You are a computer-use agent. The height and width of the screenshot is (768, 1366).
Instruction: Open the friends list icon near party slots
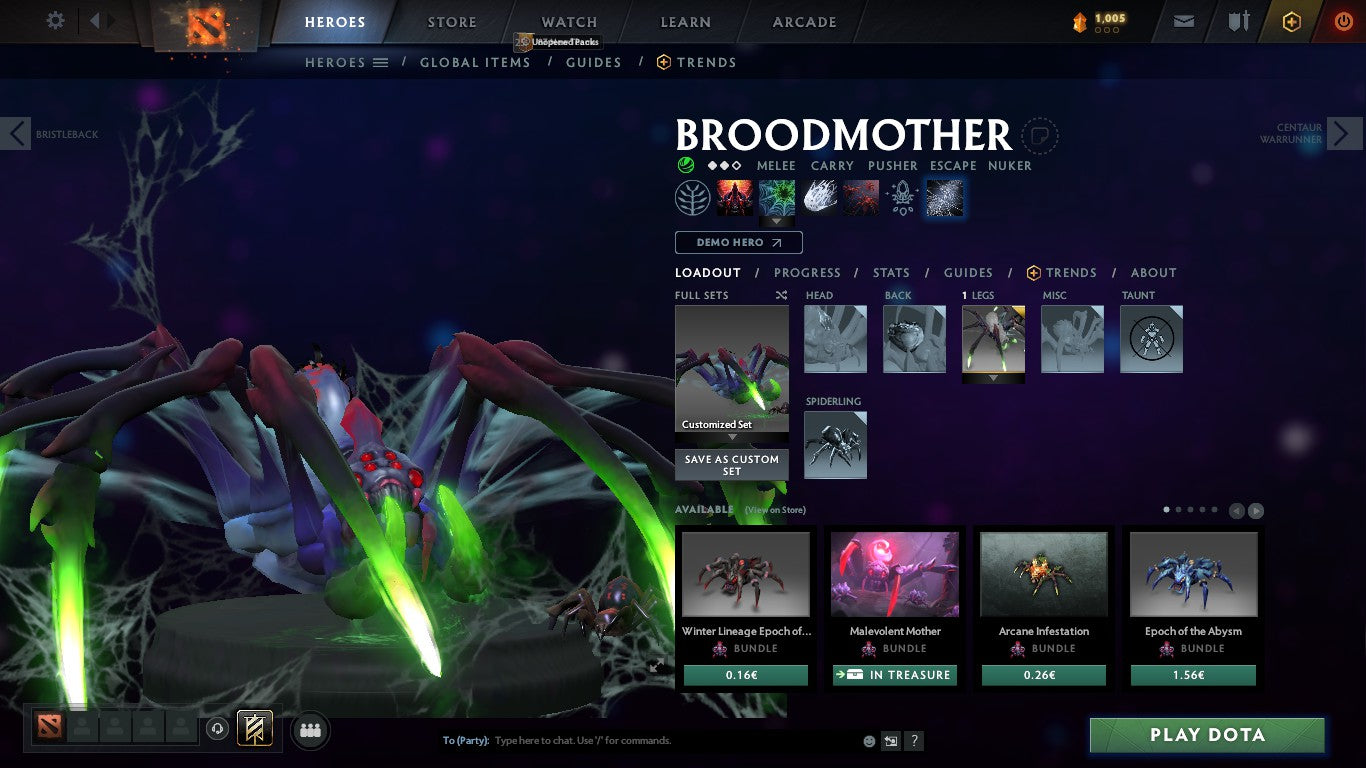[310, 730]
